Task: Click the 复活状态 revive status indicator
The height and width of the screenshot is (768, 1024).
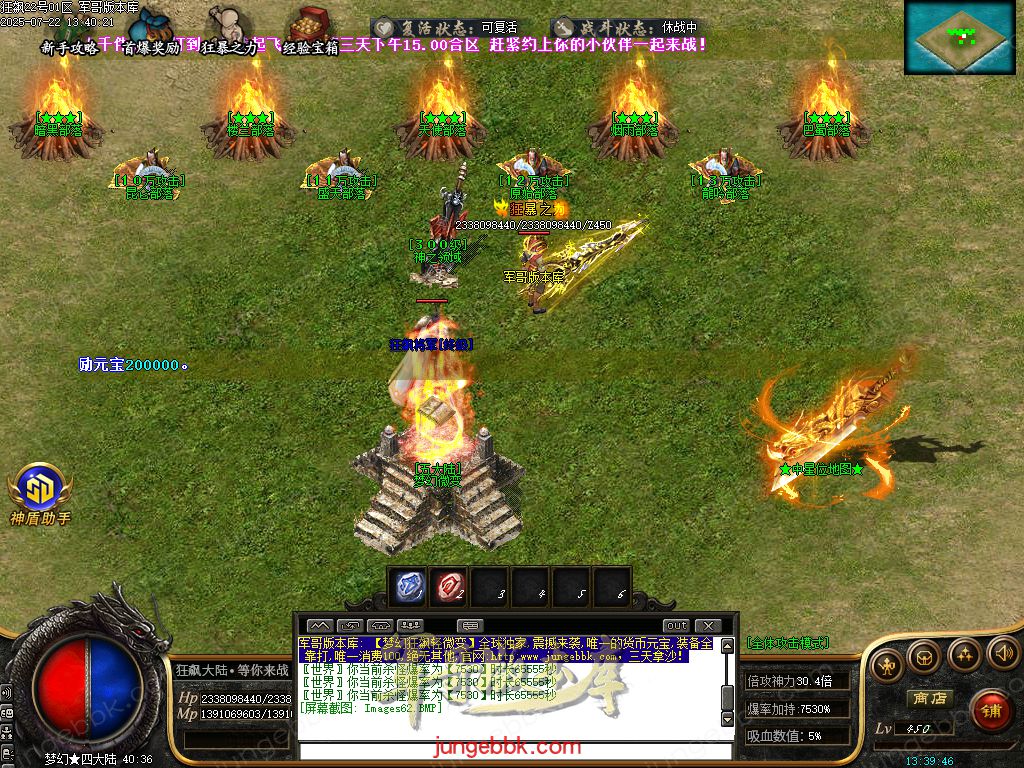Action: click(446, 27)
